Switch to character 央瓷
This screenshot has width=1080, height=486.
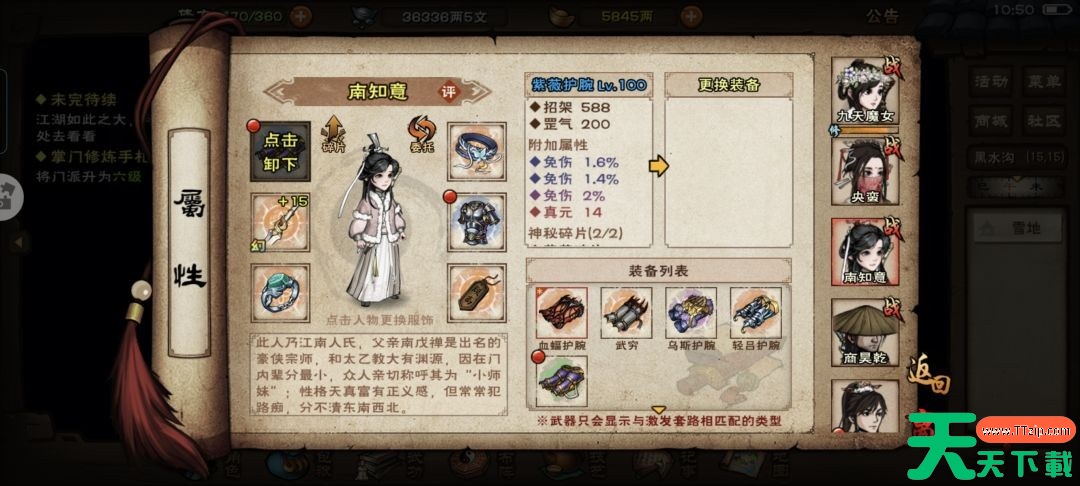click(866, 171)
